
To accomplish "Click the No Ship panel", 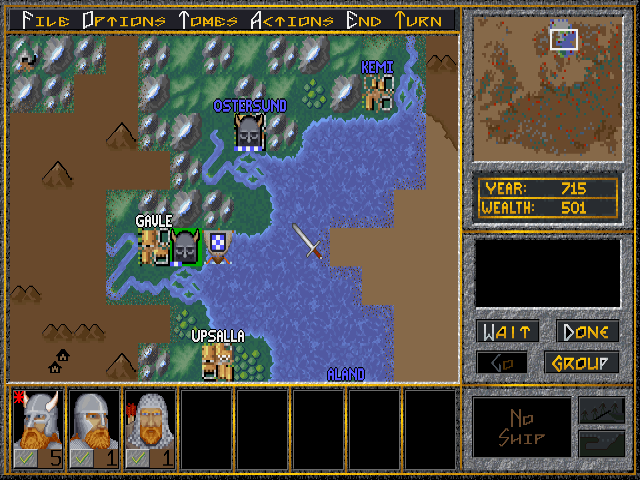I will pyautogui.click(x=521, y=427).
